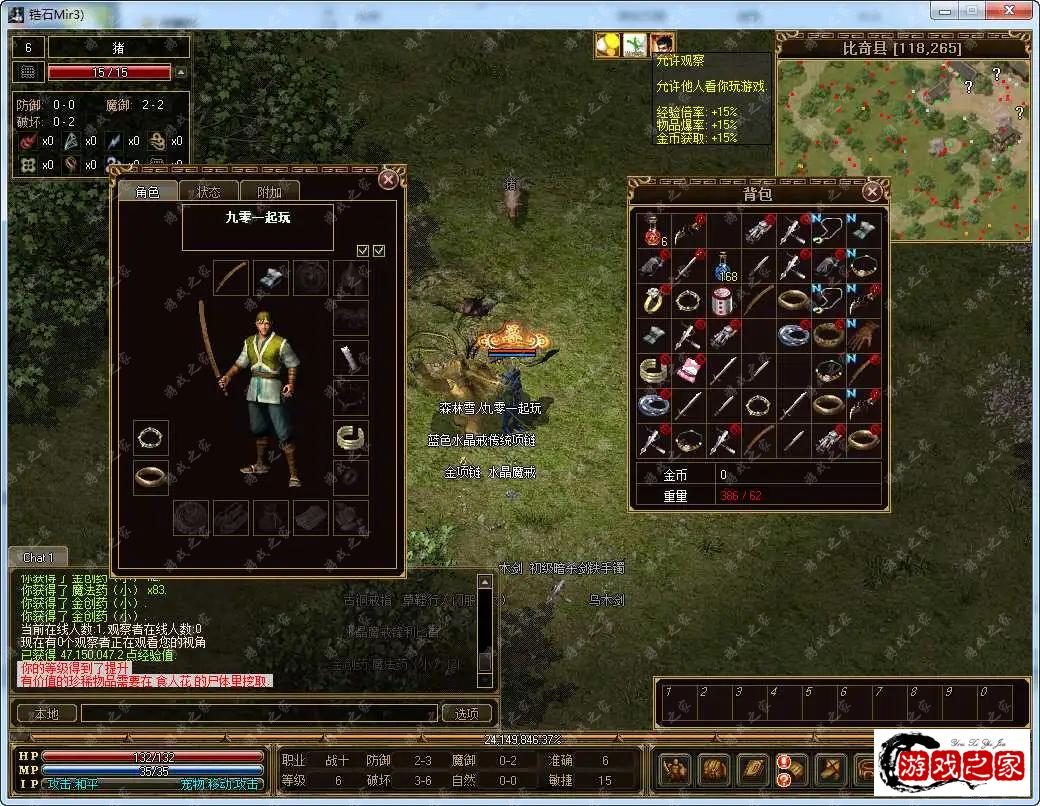Click the 本地 chat channel button
Image resolution: width=1040 pixels, height=806 pixels.
tap(46, 713)
